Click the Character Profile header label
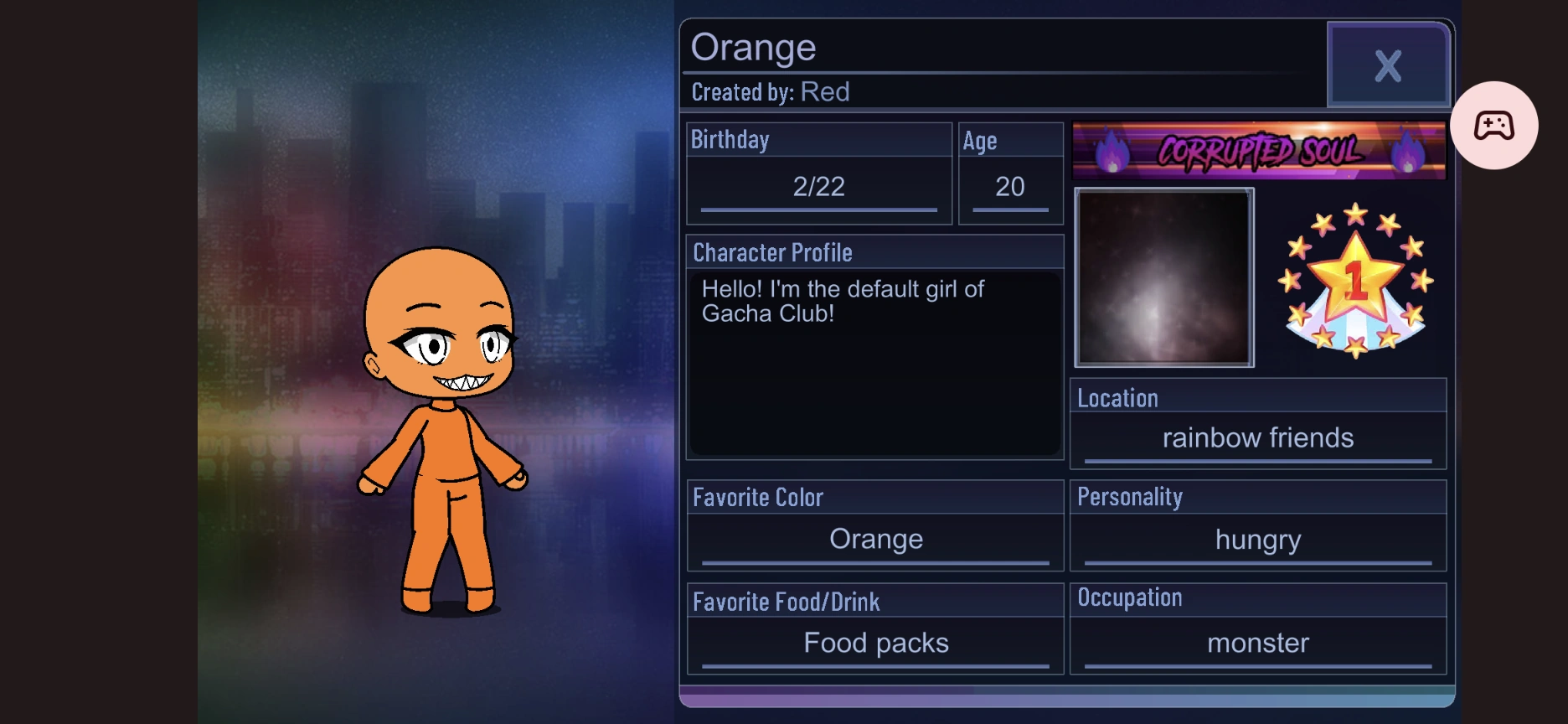This screenshot has height=724, width=1568. [x=772, y=252]
